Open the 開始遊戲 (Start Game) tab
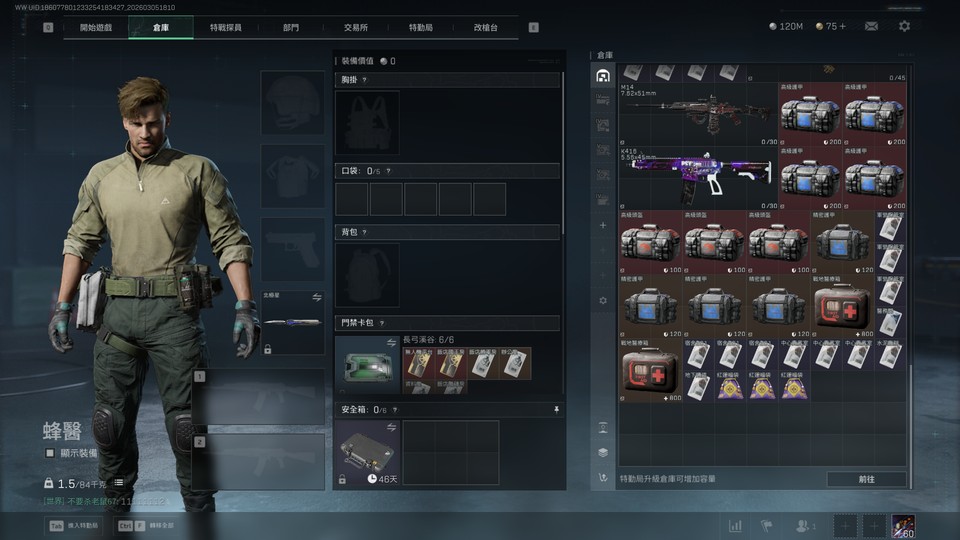960x540 pixels. point(96,27)
